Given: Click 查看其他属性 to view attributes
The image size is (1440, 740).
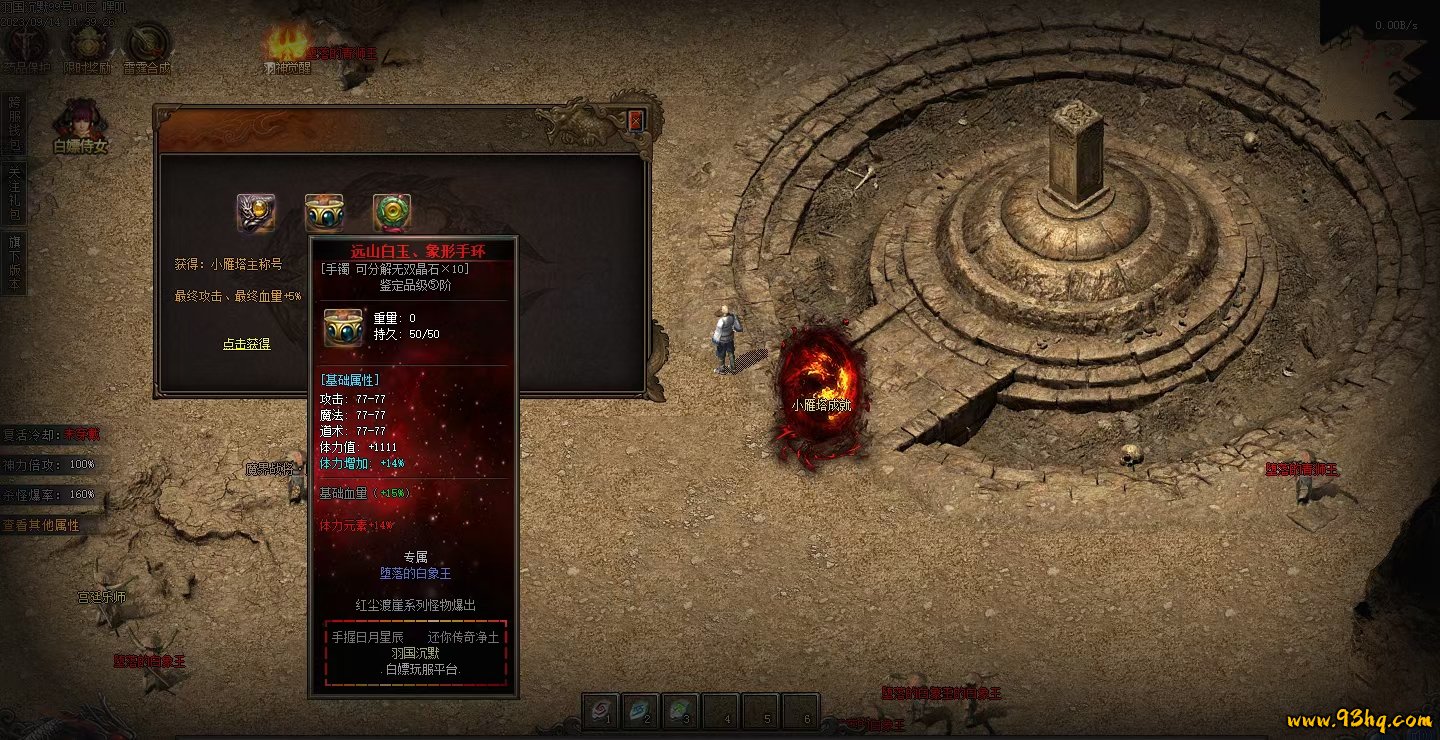Looking at the screenshot, I should 41,525.
